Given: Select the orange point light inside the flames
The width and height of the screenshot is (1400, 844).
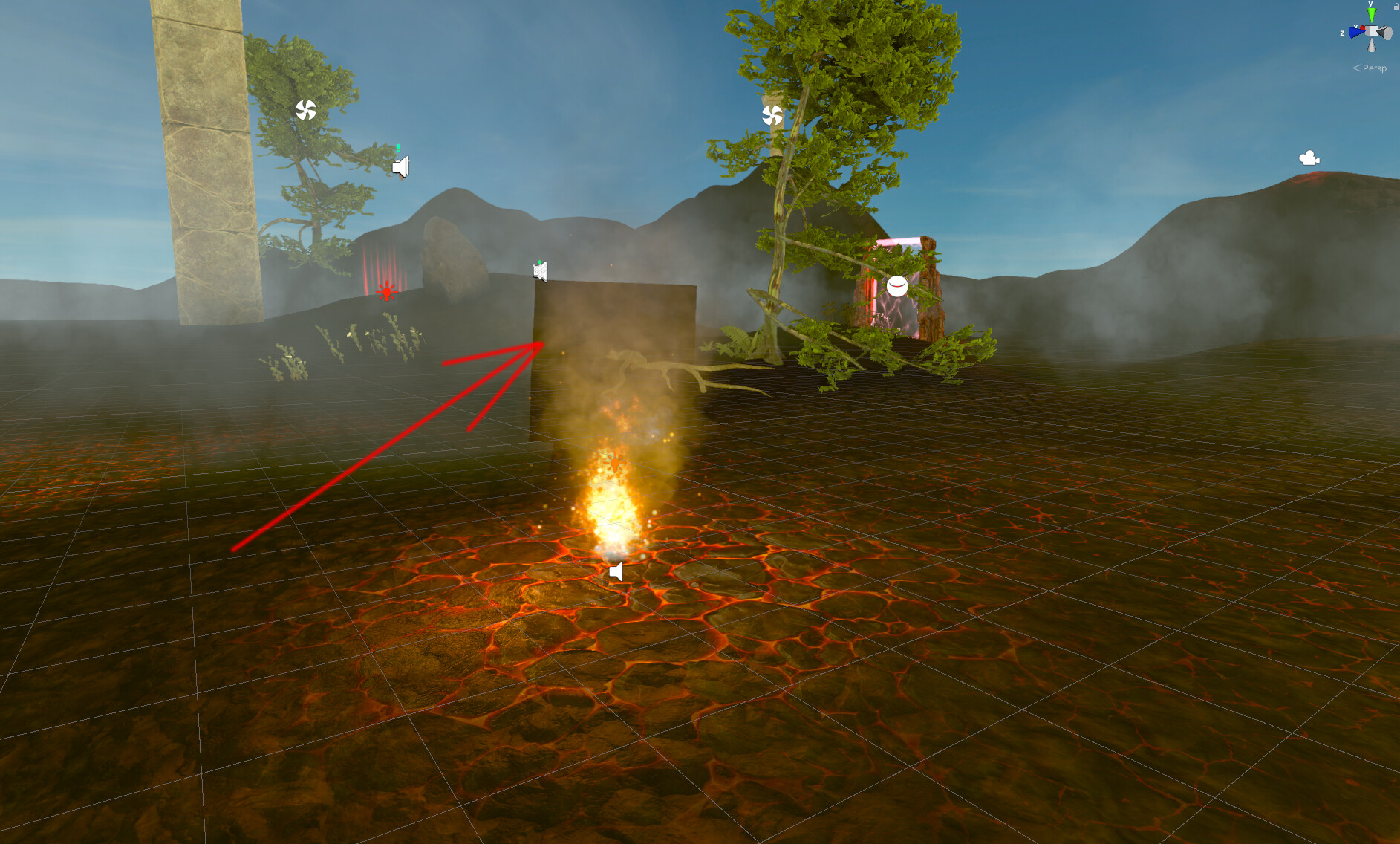Looking at the screenshot, I should (x=615, y=462).
